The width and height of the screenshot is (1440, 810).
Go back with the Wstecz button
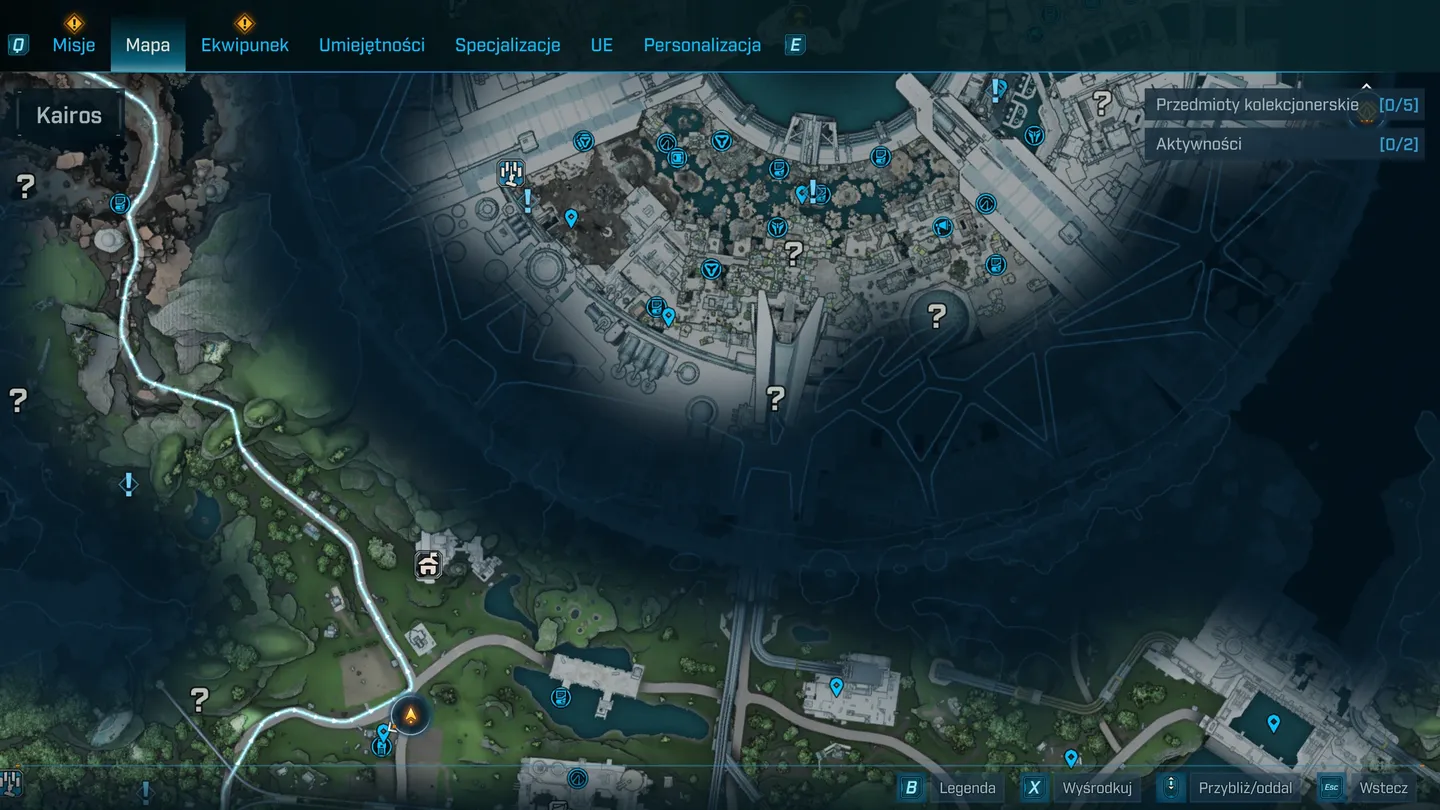point(1368,788)
